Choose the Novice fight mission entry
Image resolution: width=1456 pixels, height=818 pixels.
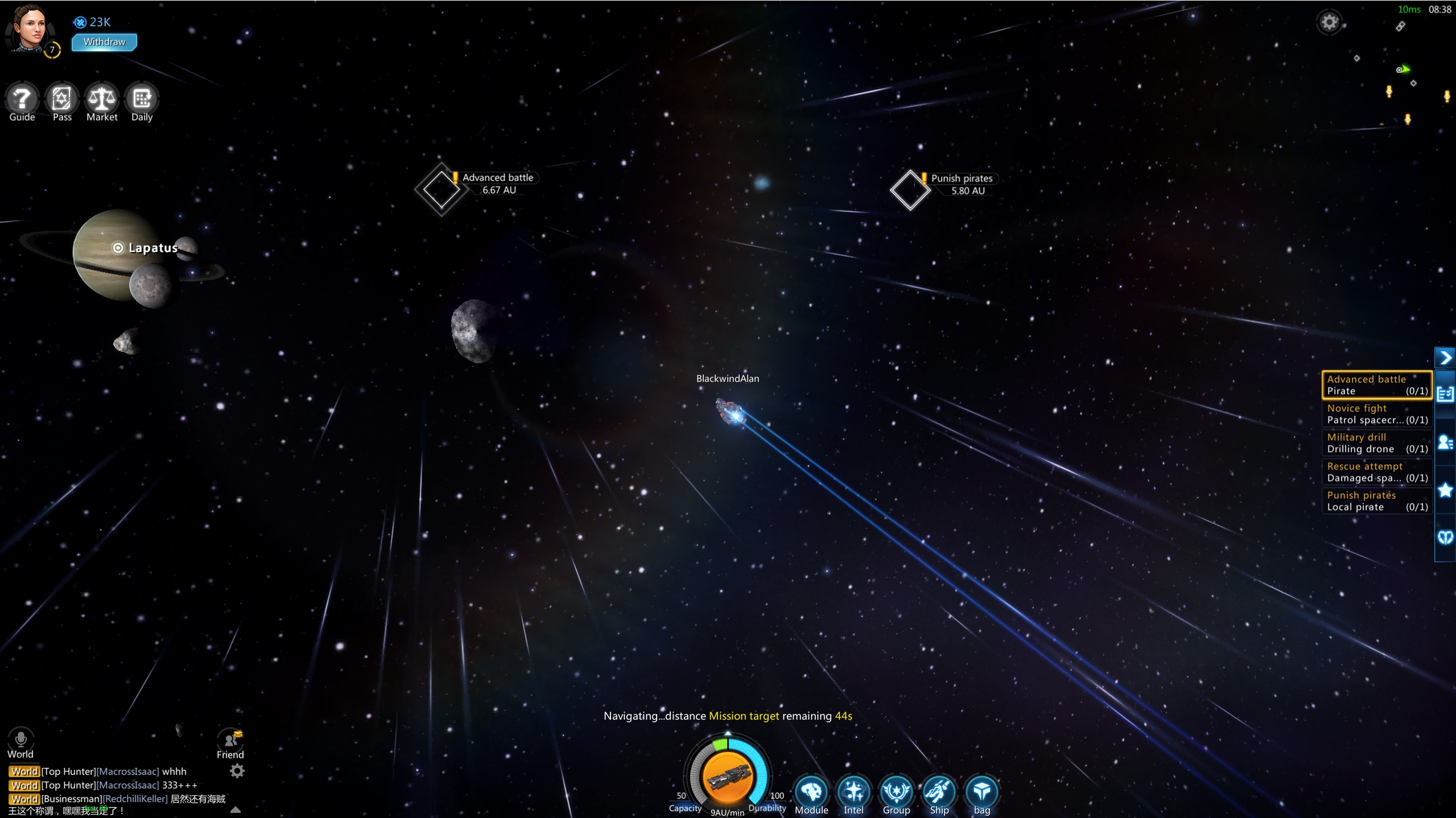pyautogui.click(x=1376, y=414)
